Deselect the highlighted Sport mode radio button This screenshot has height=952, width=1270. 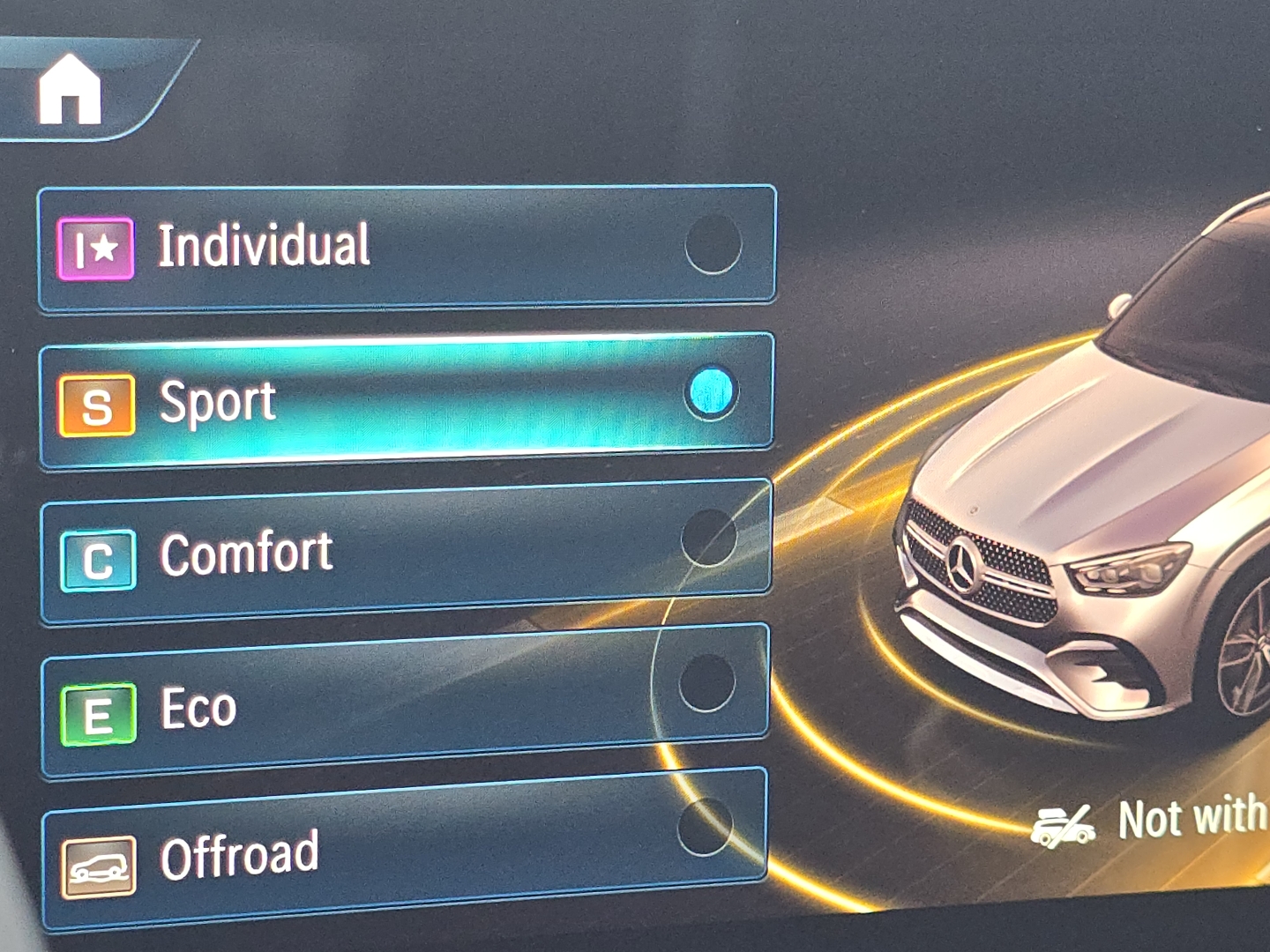pos(712,391)
